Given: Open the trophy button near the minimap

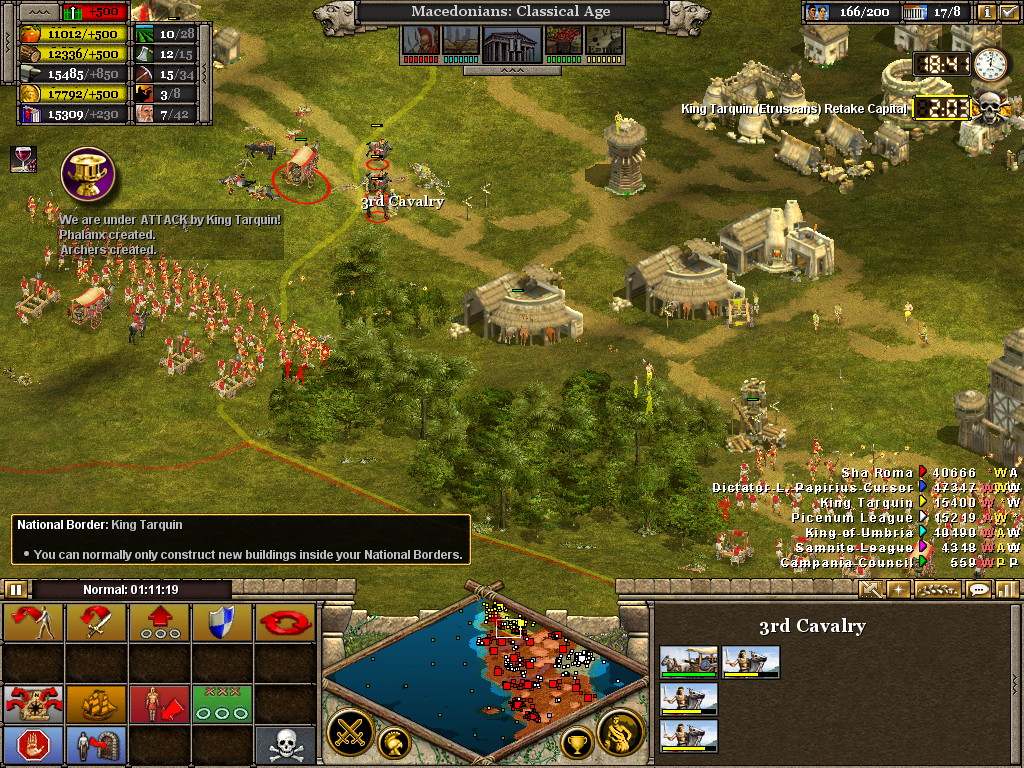Looking at the screenshot, I should click(x=576, y=742).
